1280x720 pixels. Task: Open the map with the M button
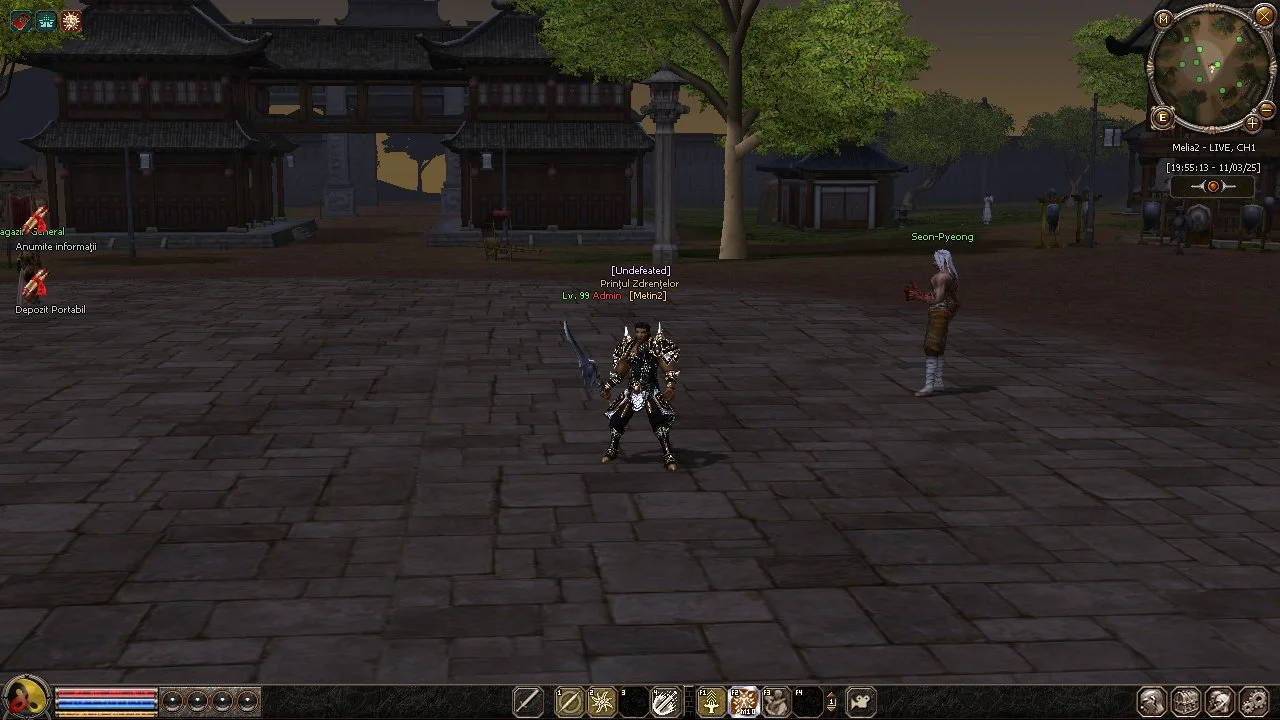coord(1163,19)
